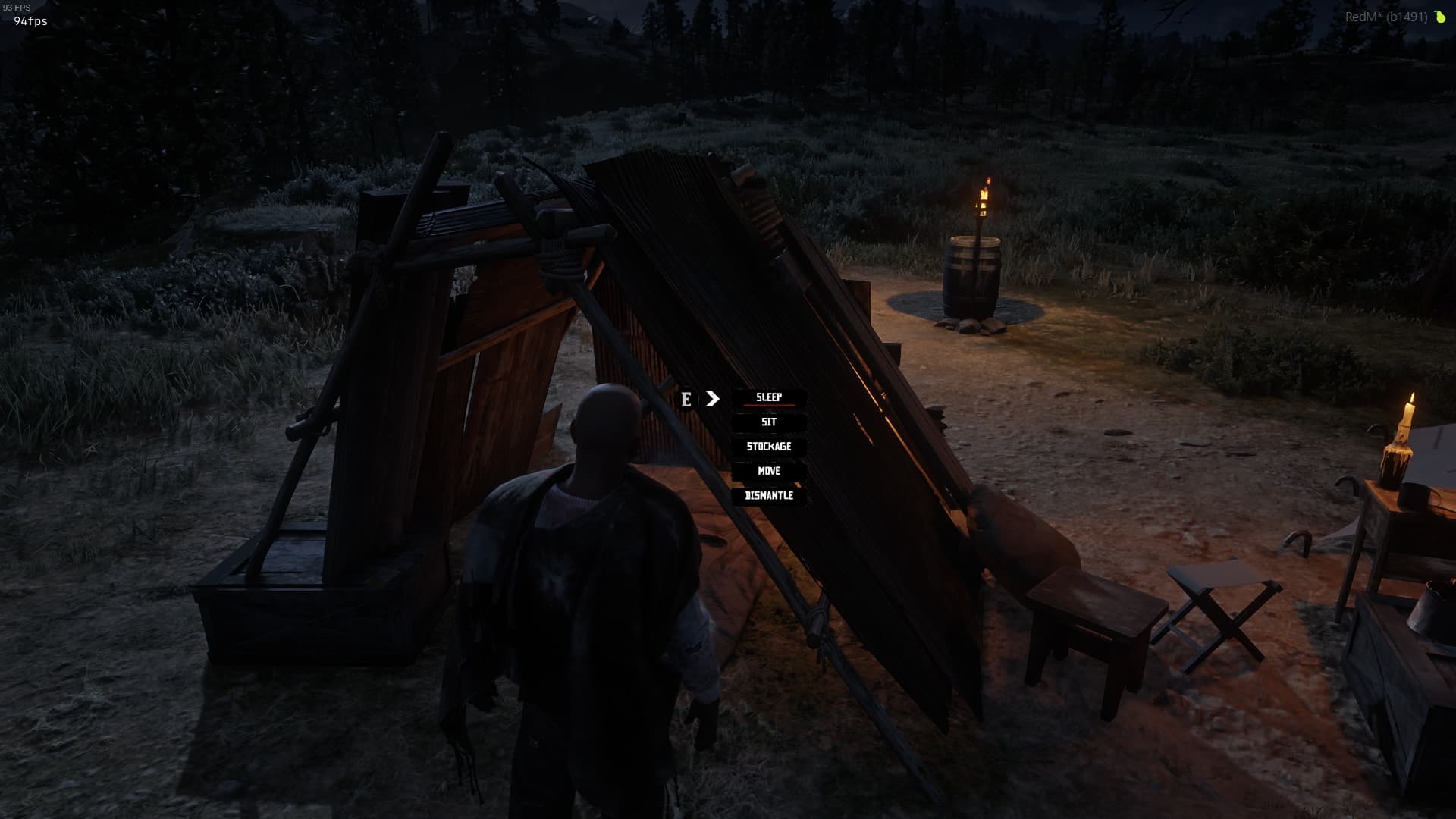Choose the Sit menu entry
This screenshot has height=819, width=1456.
pyautogui.click(x=768, y=422)
